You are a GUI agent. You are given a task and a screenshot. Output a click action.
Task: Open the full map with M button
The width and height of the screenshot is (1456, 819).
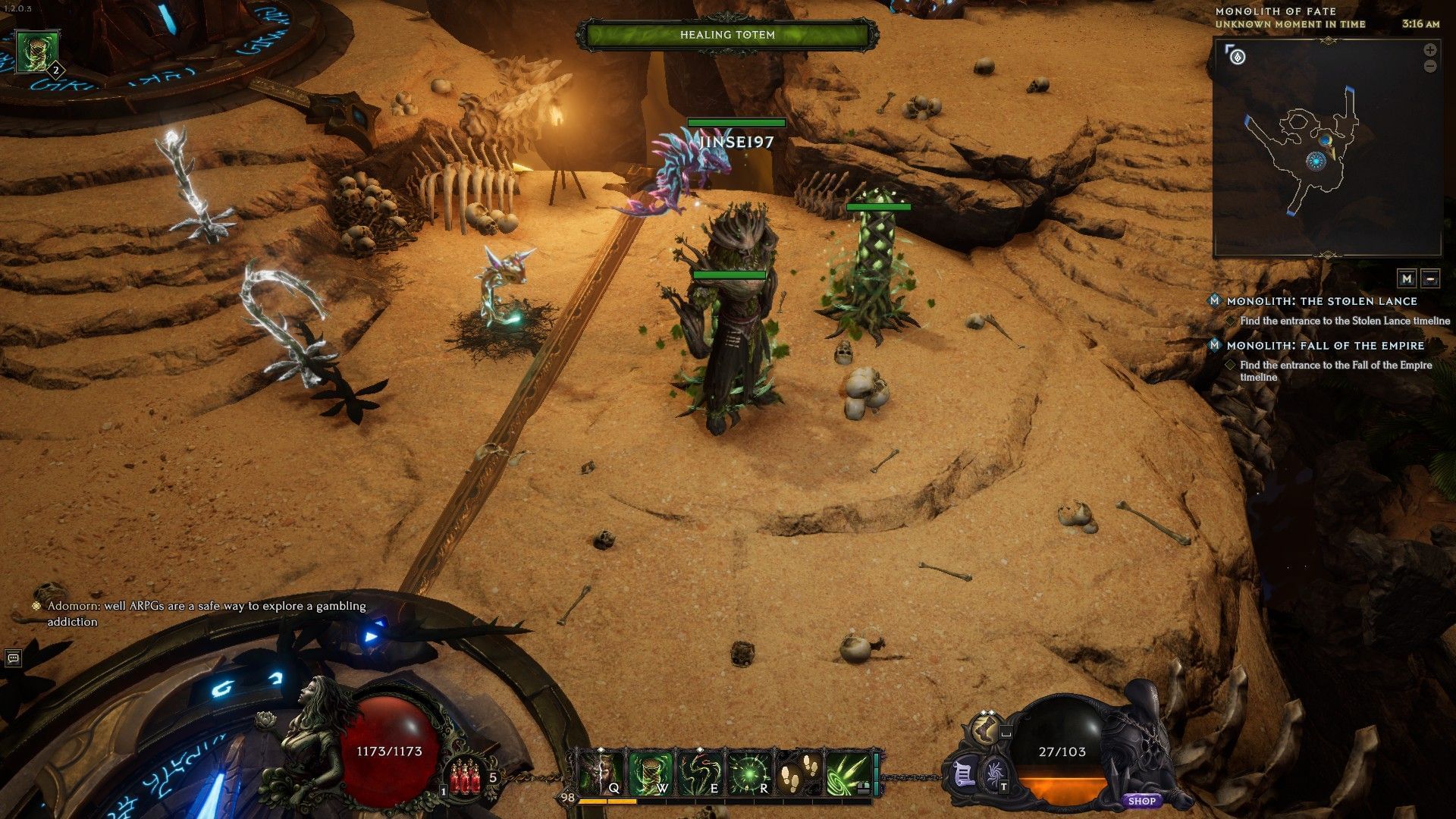pos(1407,278)
